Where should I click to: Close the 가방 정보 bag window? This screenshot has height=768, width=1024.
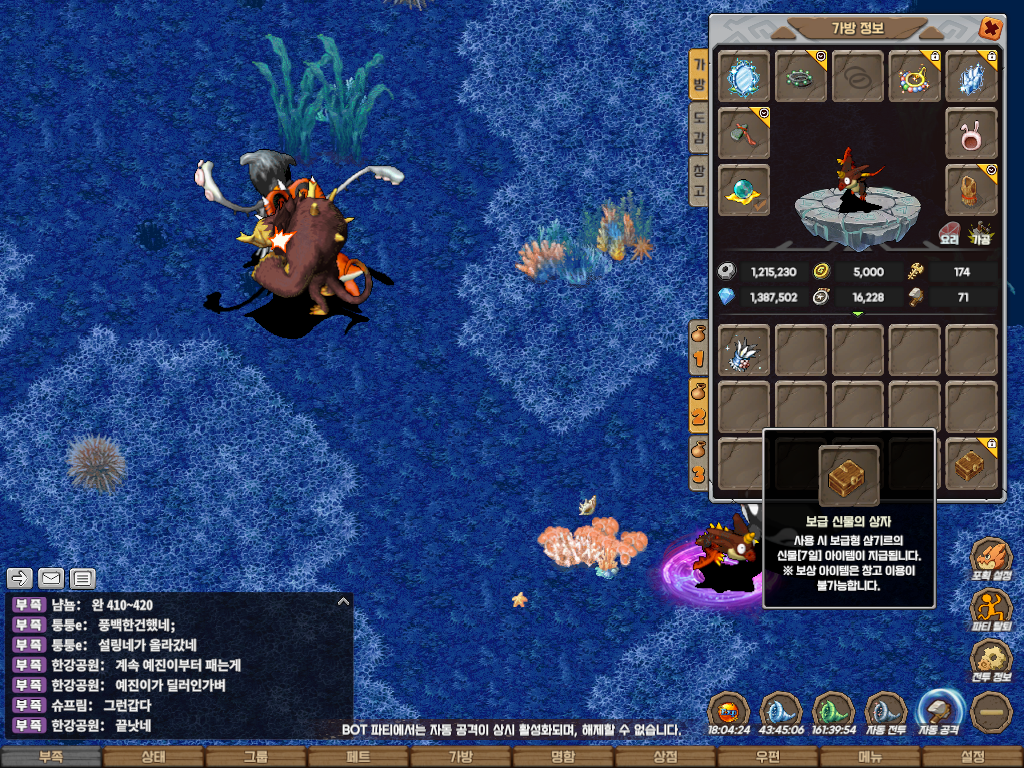[990, 28]
